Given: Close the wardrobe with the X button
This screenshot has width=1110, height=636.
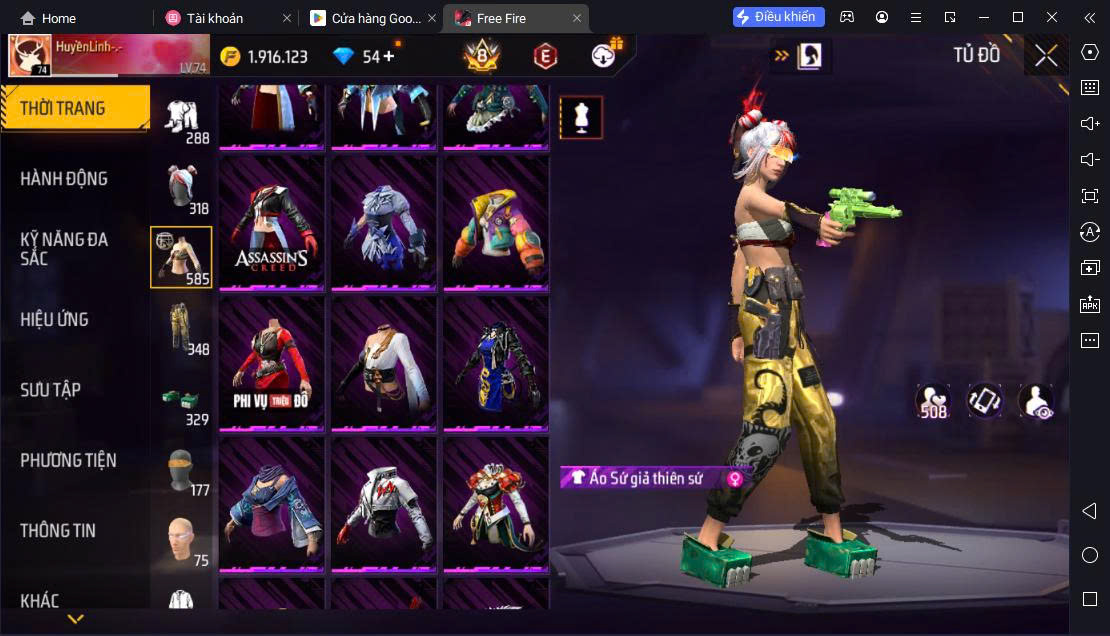Looking at the screenshot, I should click(1046, 56).
